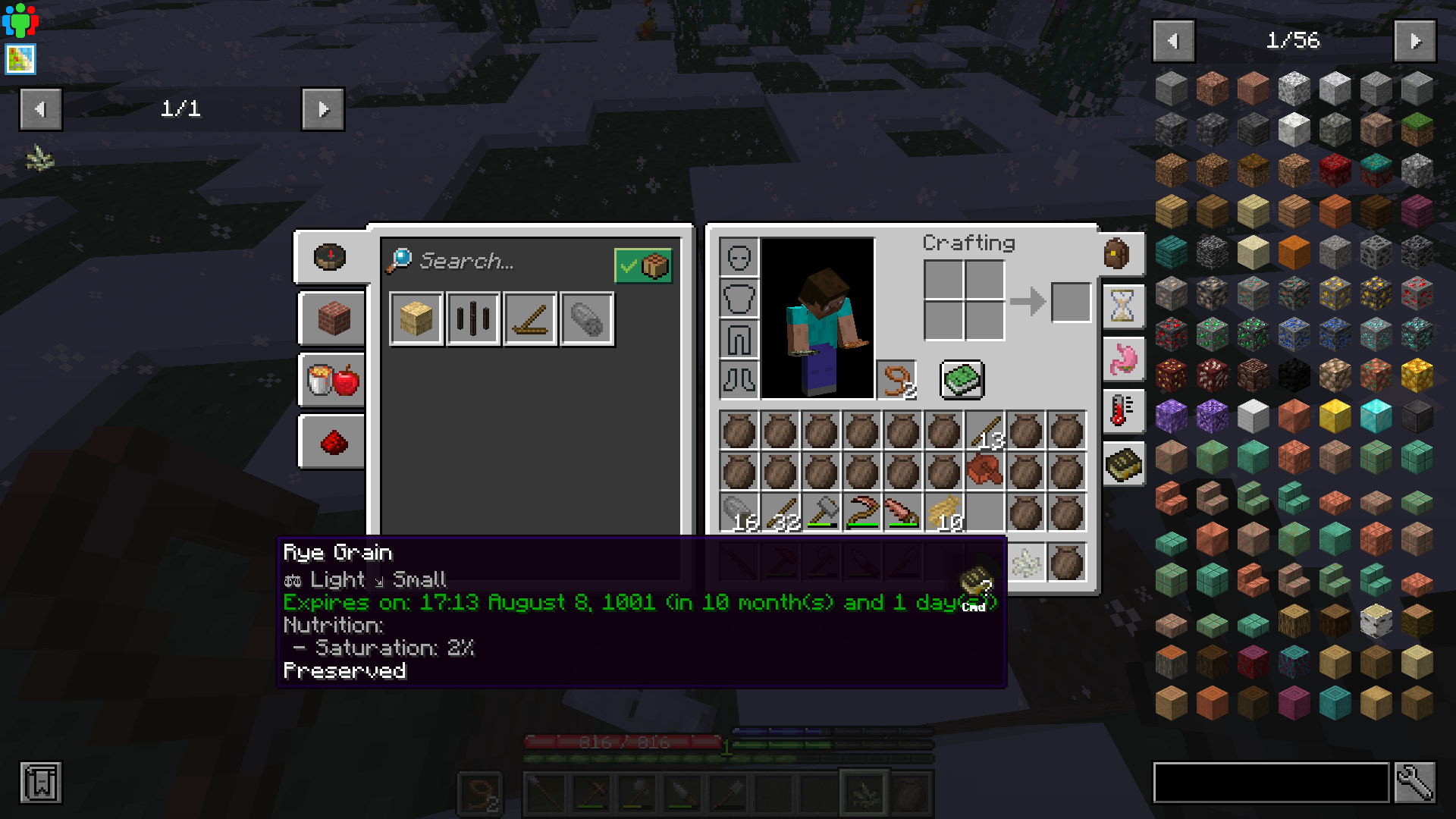Open the green crafting recipe book
The height and width of the screenshot is (819, 1456).
(963, 379)
